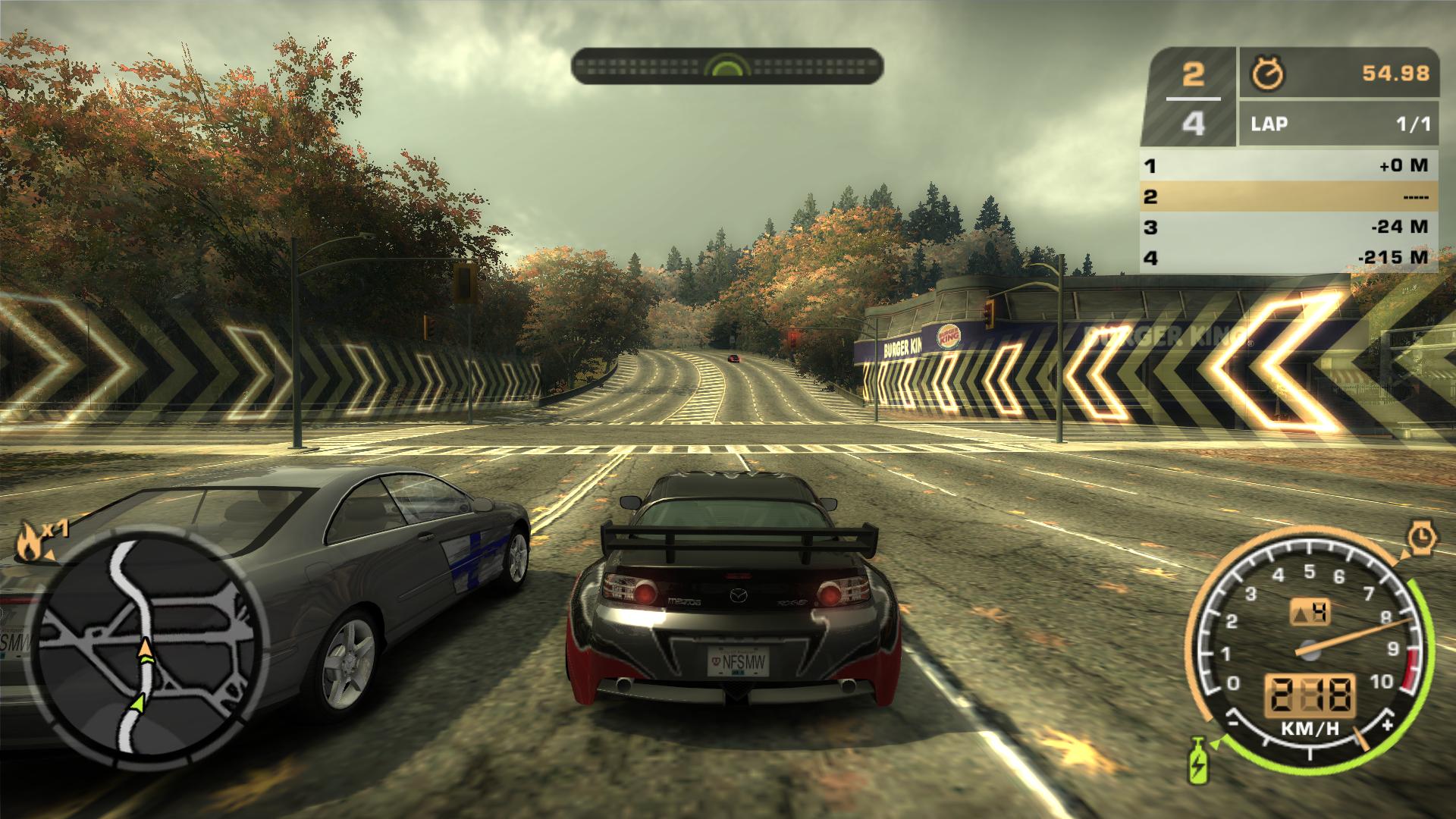
Task: Choose the fourth place row showing -215 M
Action: (x=1288, y=258)
